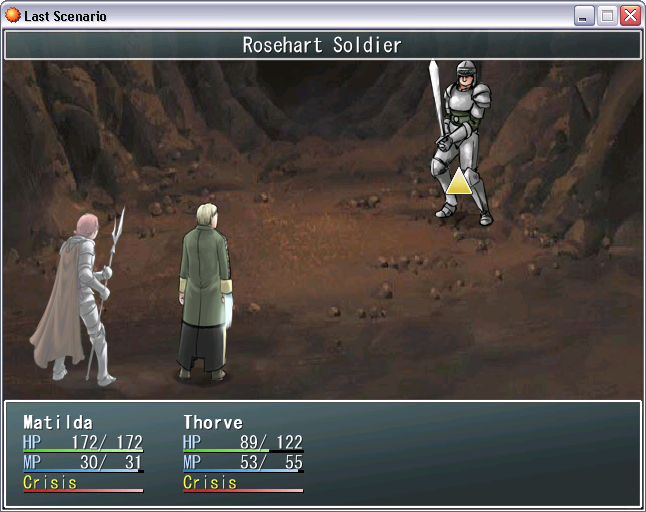
Task: Minimize the Last Scenario window
Action: (x=584, y=16)
